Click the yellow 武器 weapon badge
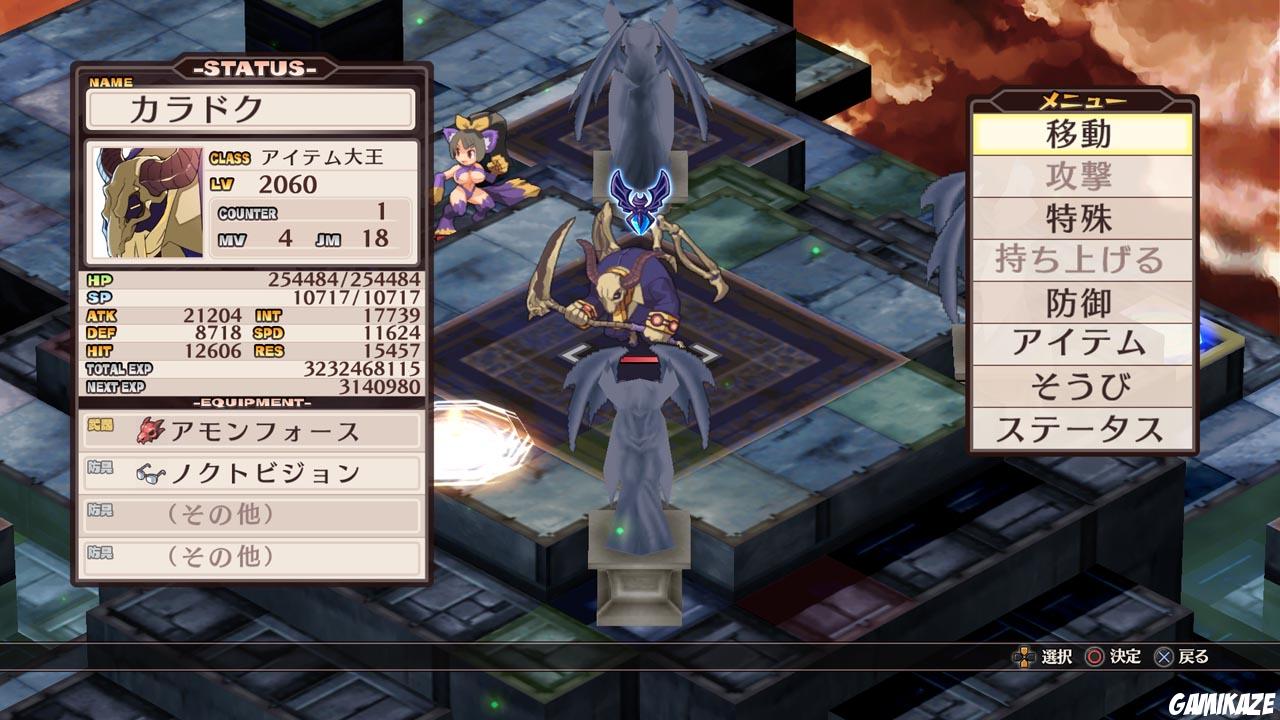The height and width of the screenshot is (720, 1280). 99,425
